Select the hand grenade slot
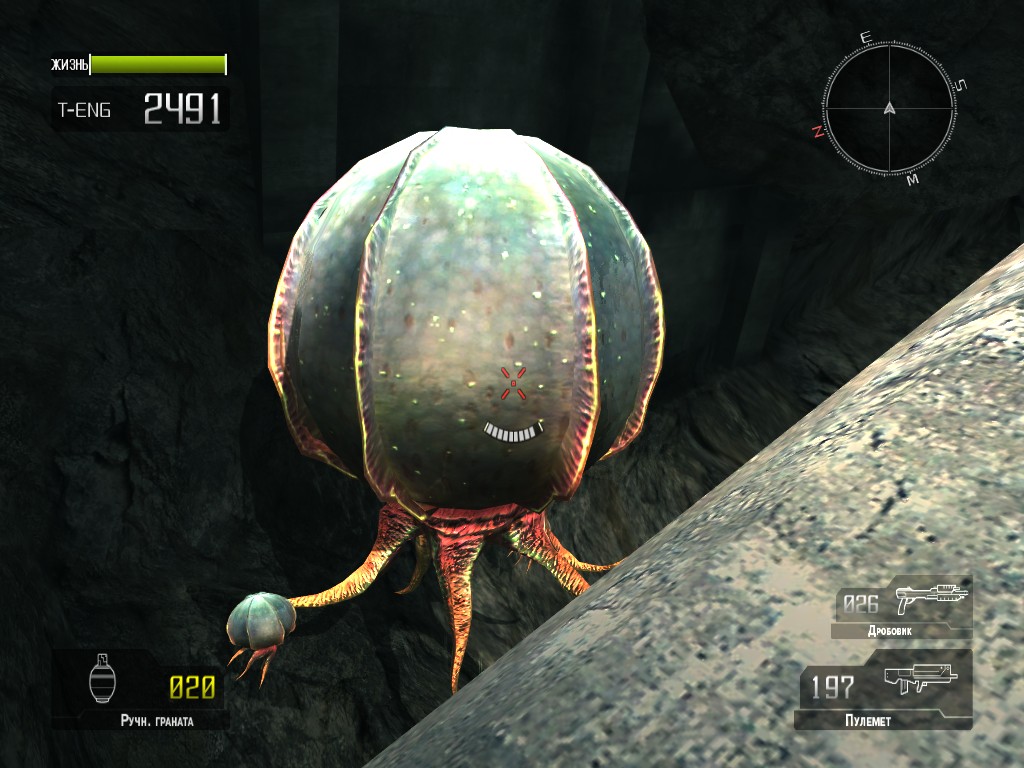1024x768 pixels. (x=139, y=689)
